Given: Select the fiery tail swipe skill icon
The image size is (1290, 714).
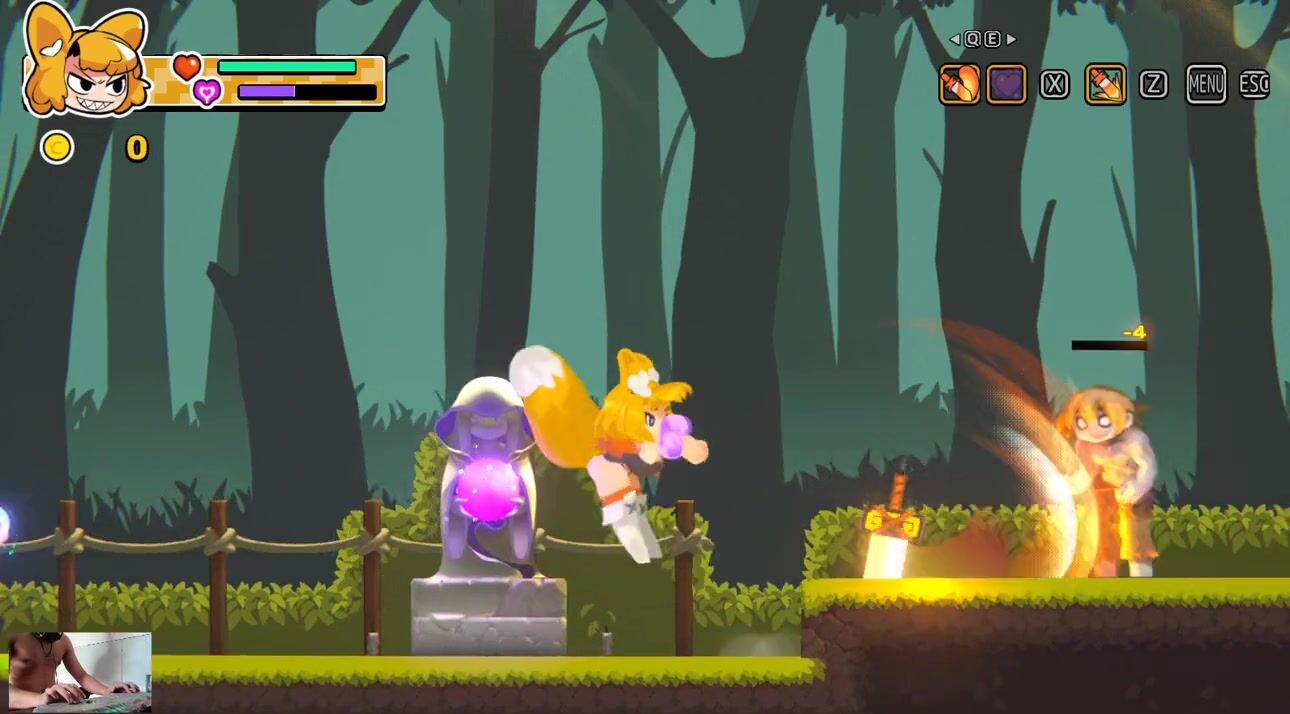Looking at the screenshot, I should point(959,85).
